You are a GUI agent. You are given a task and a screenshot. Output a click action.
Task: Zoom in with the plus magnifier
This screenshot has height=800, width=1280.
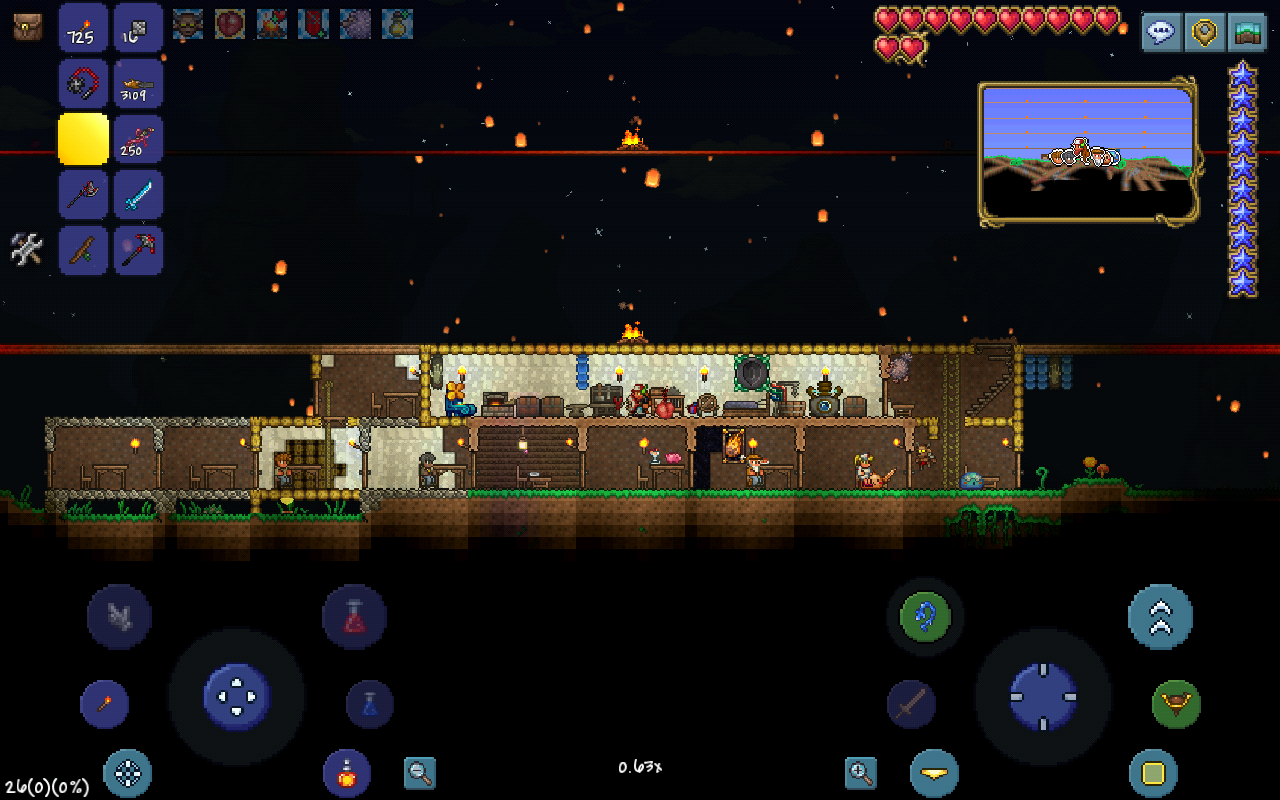tap(860, 772)
